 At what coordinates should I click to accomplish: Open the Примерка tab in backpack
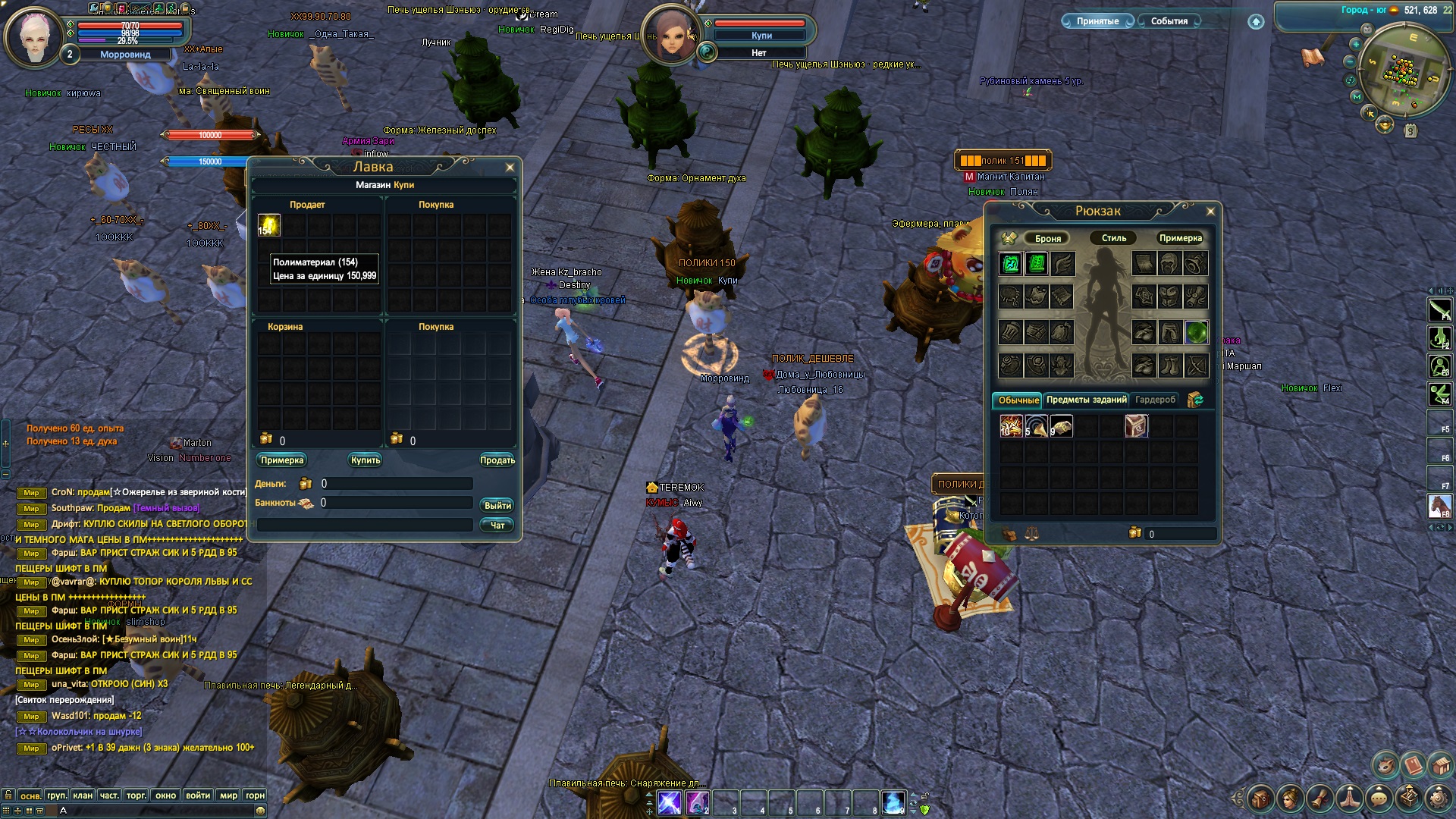[x=1180, y=238]
